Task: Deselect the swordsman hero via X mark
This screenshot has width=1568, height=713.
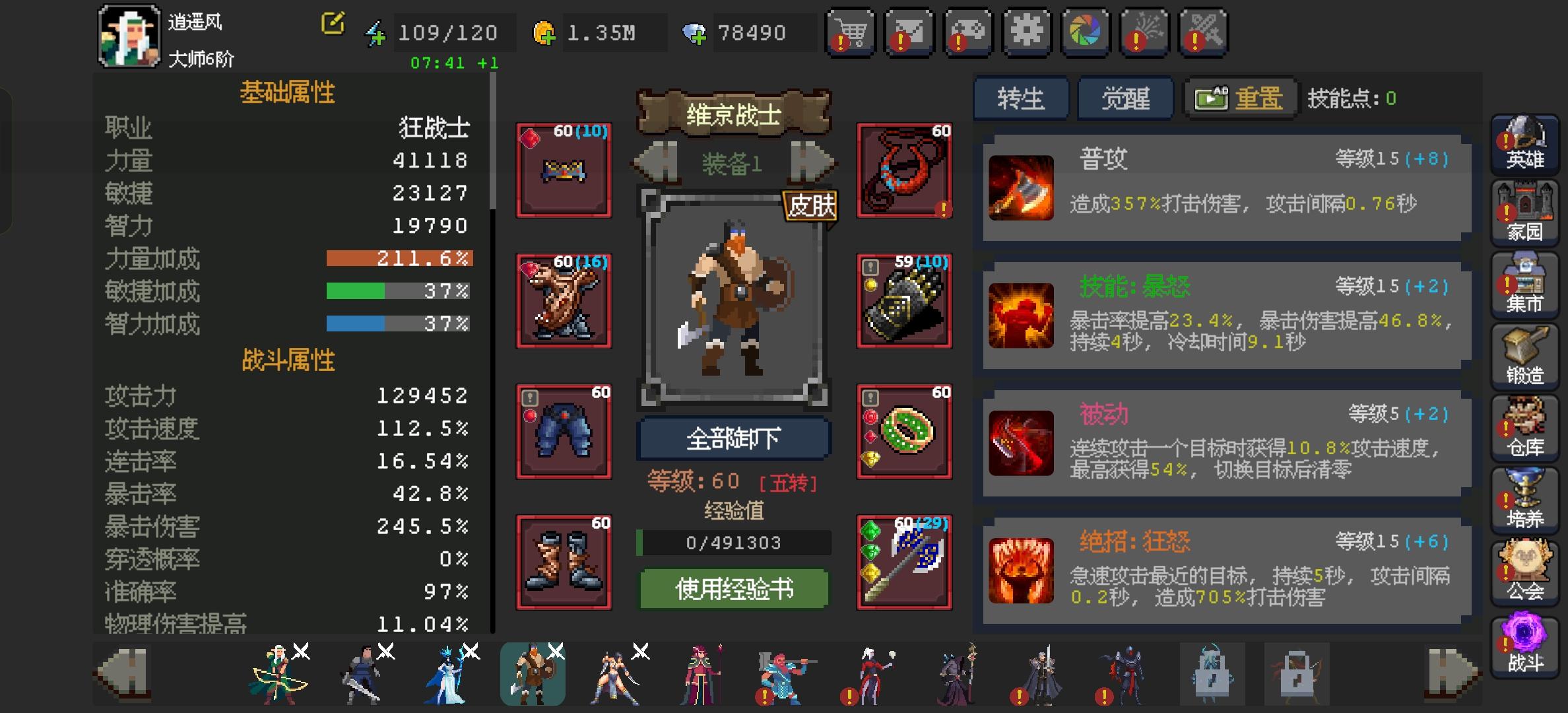Action: 386,652
